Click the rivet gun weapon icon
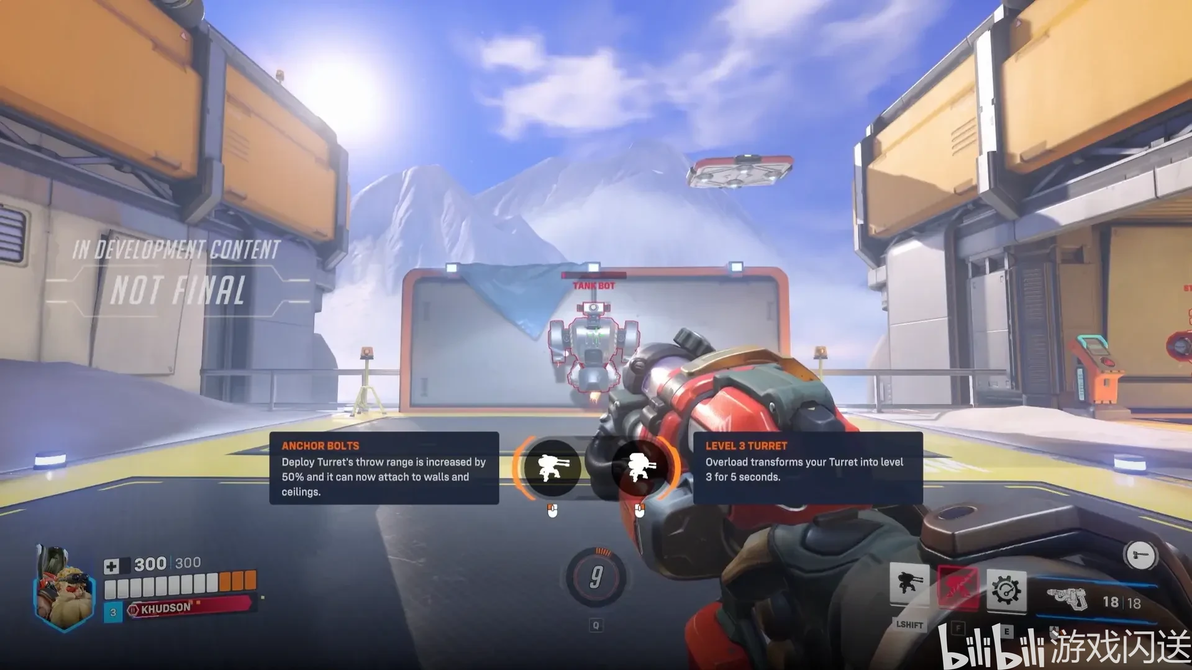This screenshot has width=1192, height=670. coord(1066,600)
